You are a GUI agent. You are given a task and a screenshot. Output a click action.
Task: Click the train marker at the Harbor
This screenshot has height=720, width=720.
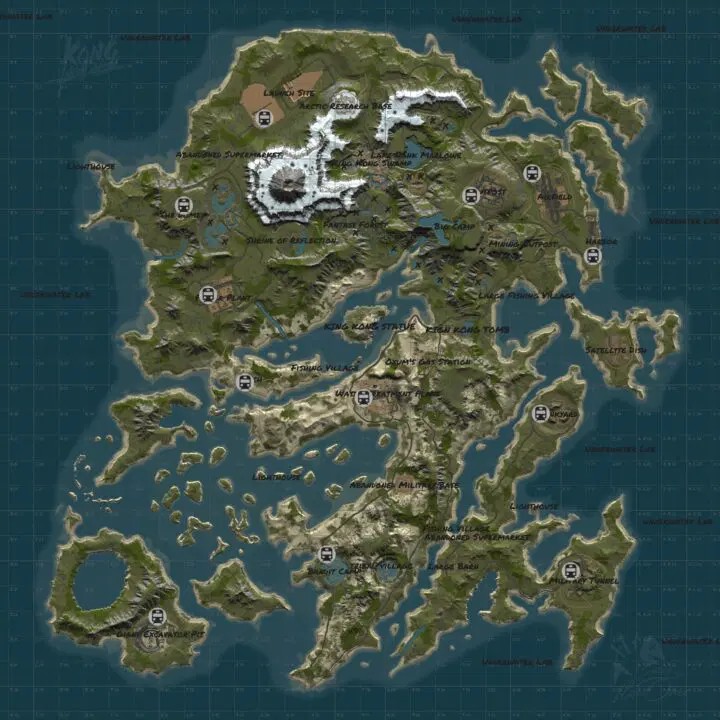[x=591, y=256]
